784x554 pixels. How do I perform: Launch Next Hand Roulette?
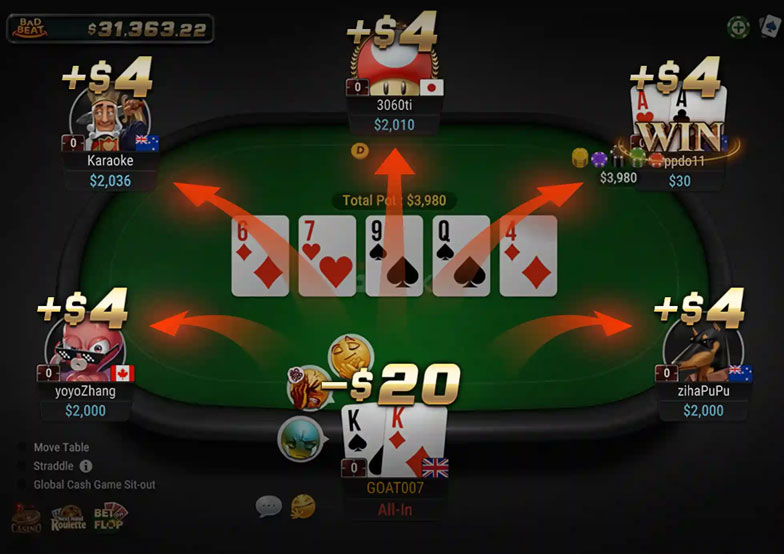click(x=68, y=518)
